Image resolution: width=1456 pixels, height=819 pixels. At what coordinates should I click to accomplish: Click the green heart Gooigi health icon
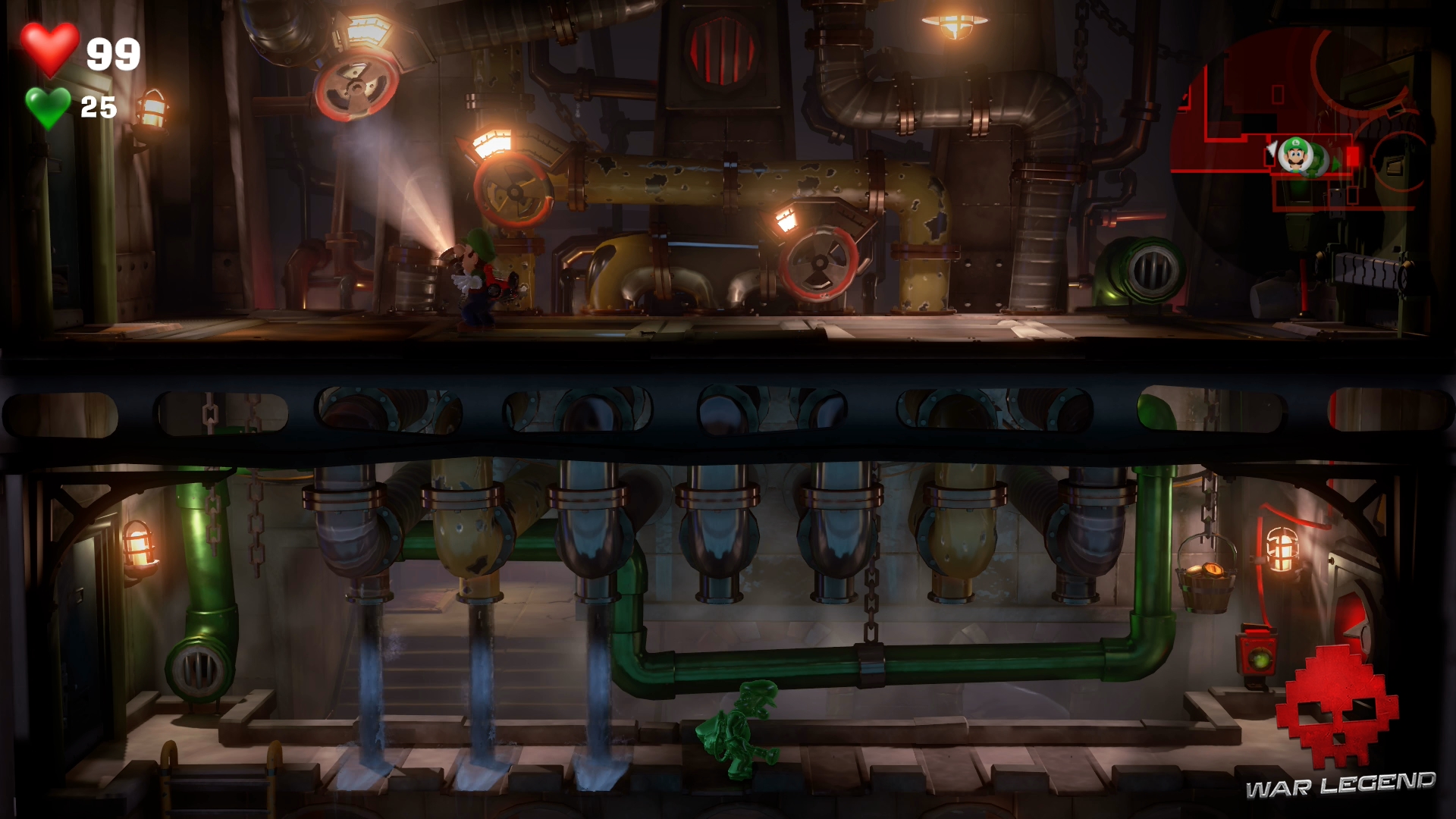[x=48, y=107]
